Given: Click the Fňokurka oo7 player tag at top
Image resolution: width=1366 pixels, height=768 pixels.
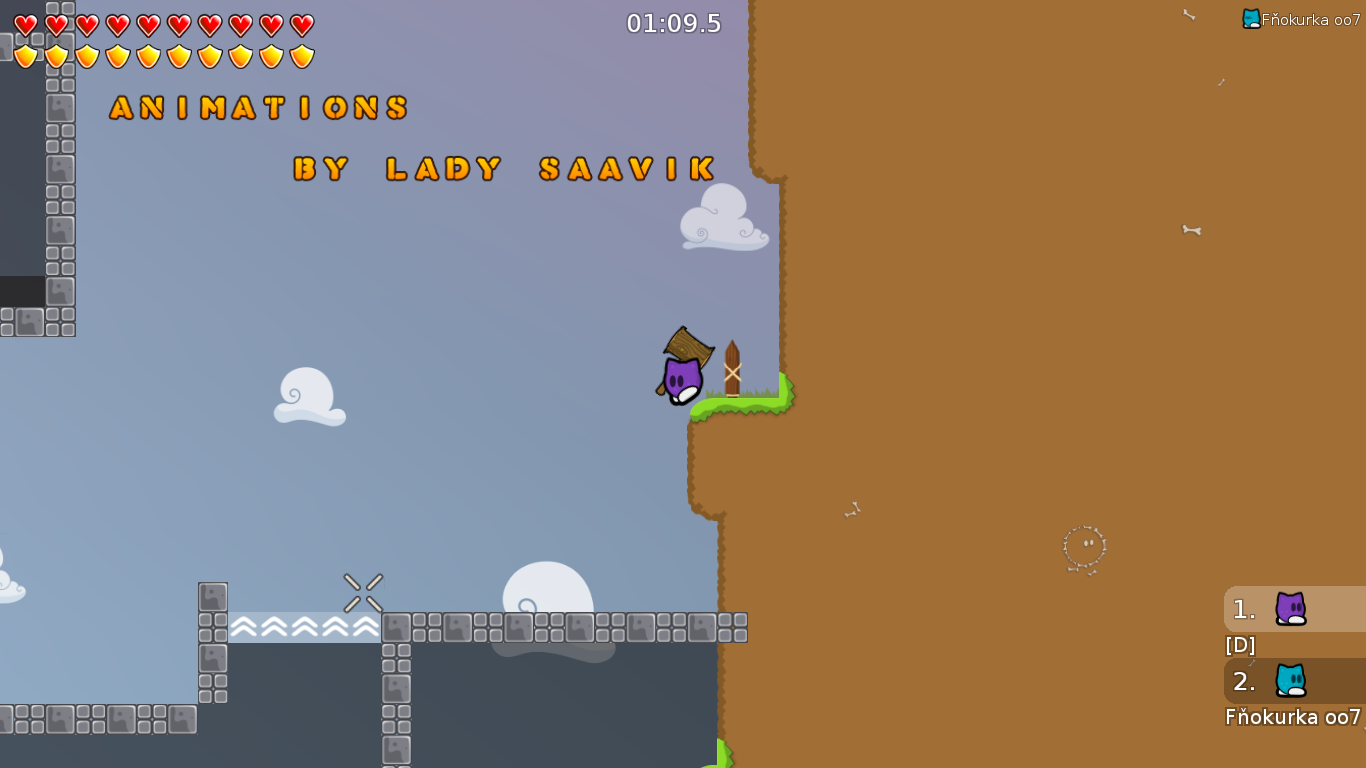Looking at the screenshot, I should pos(1302,19).
